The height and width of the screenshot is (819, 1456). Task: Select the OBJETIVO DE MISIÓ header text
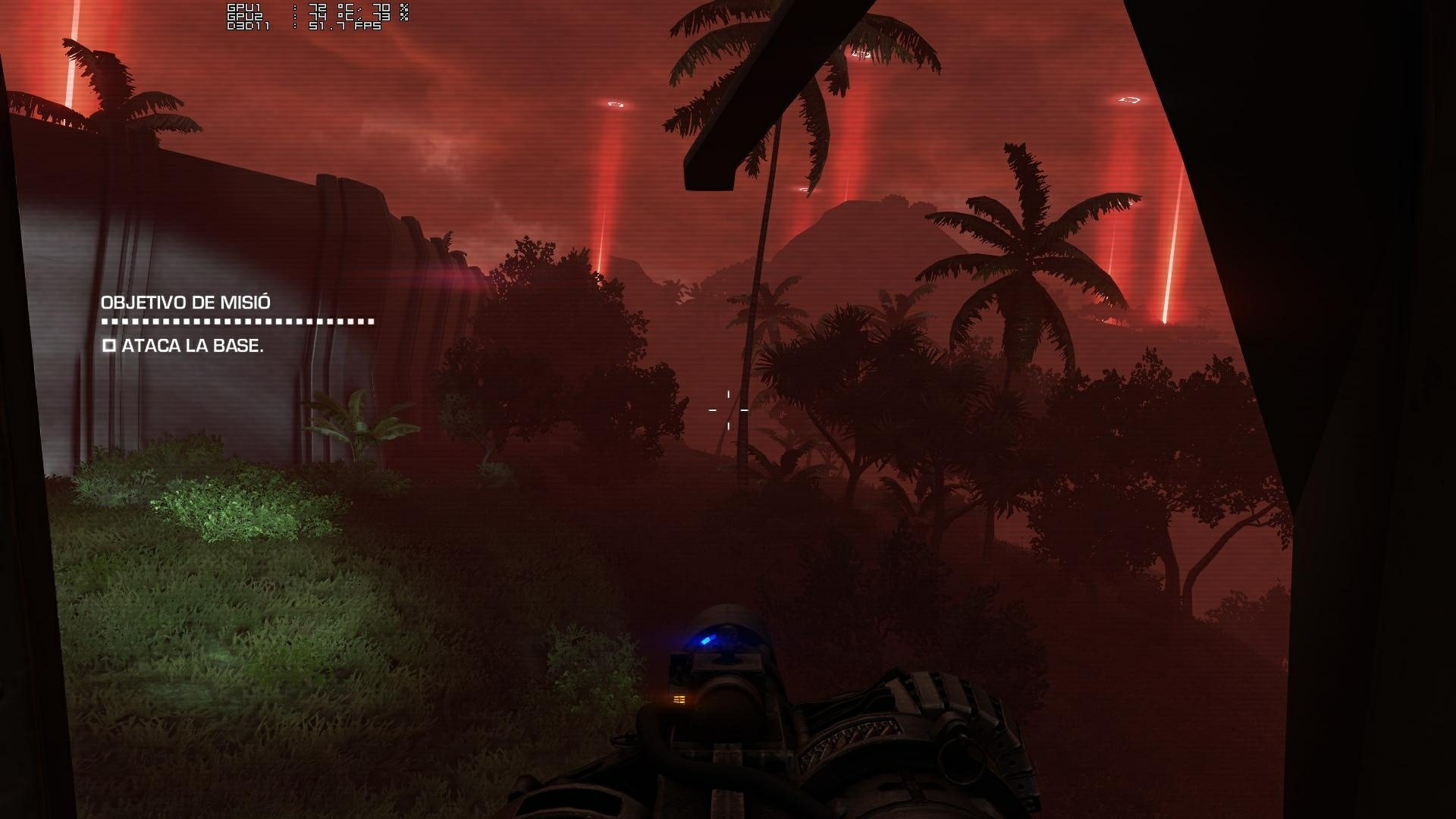pos(186,301)
